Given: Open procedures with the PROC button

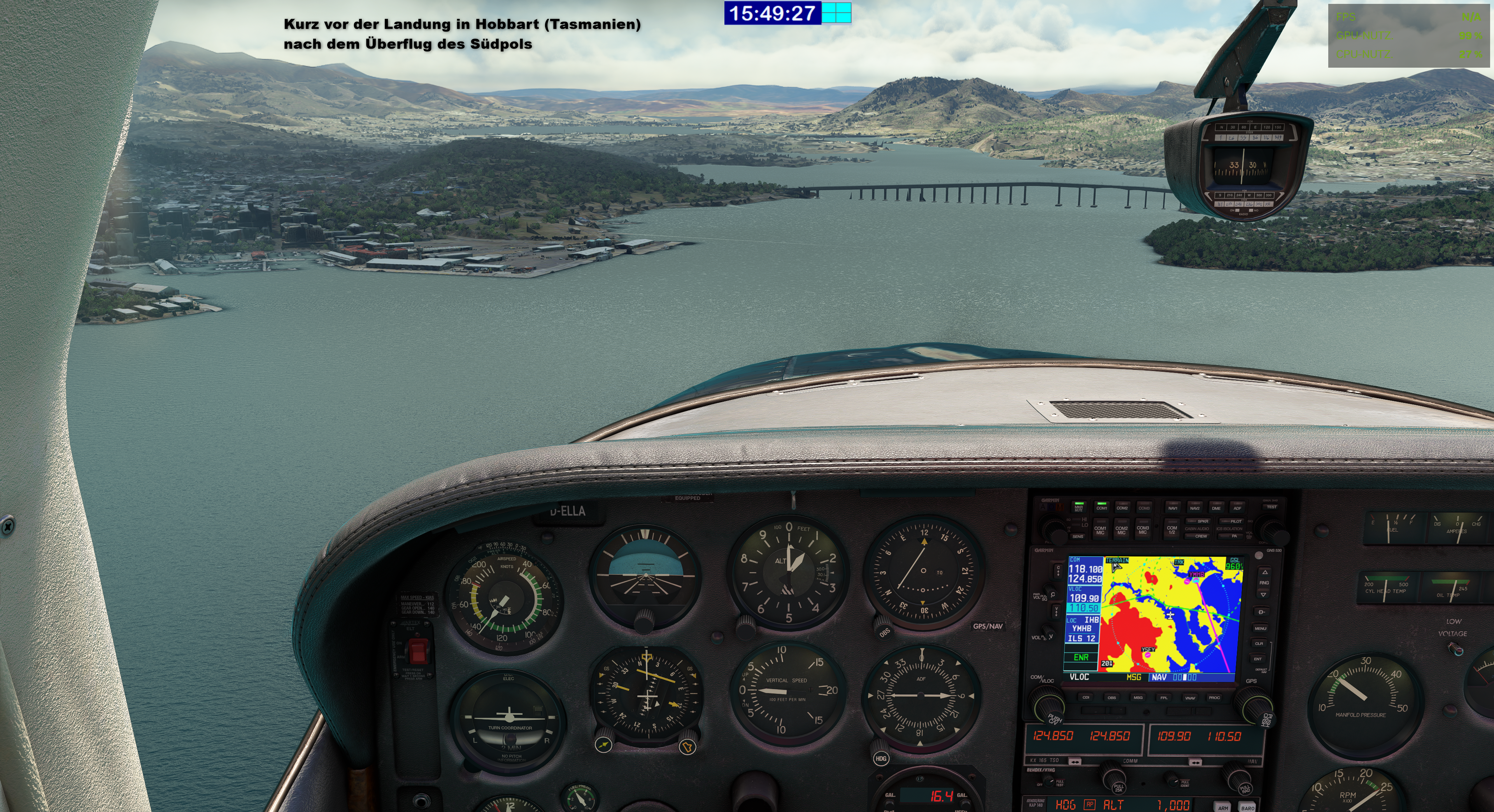Looking at the screenshot, I should click(x=1214, y=697).
